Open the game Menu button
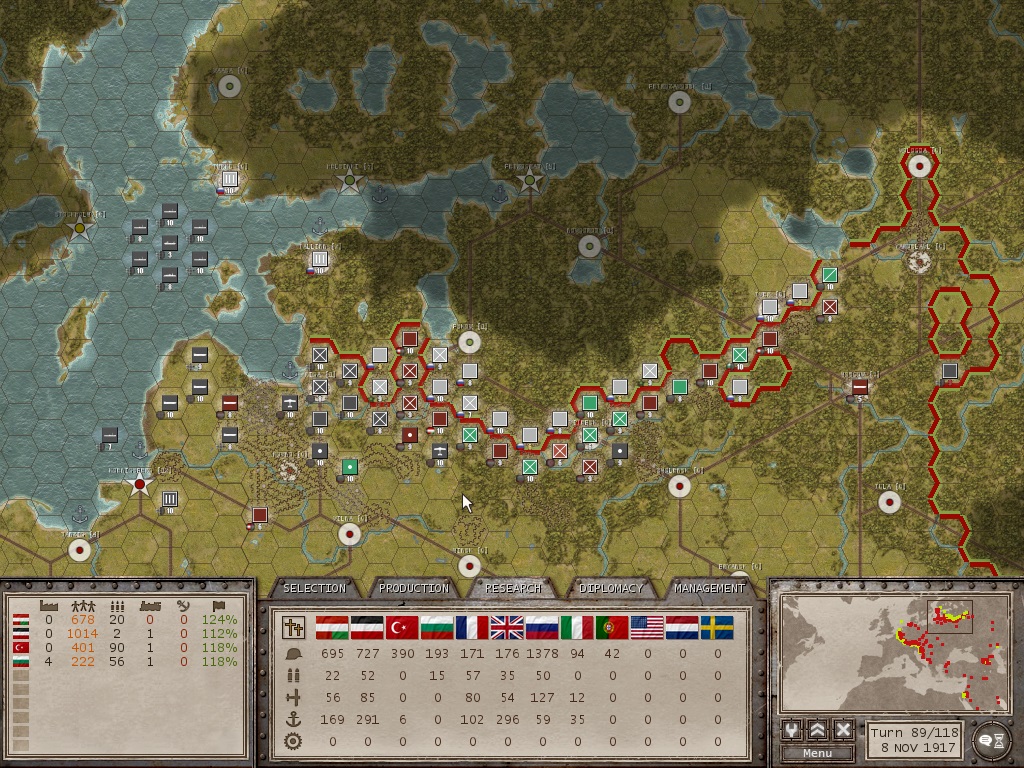Image resolution: width=1024 pixels, height=768 pixels. point(817,753)
